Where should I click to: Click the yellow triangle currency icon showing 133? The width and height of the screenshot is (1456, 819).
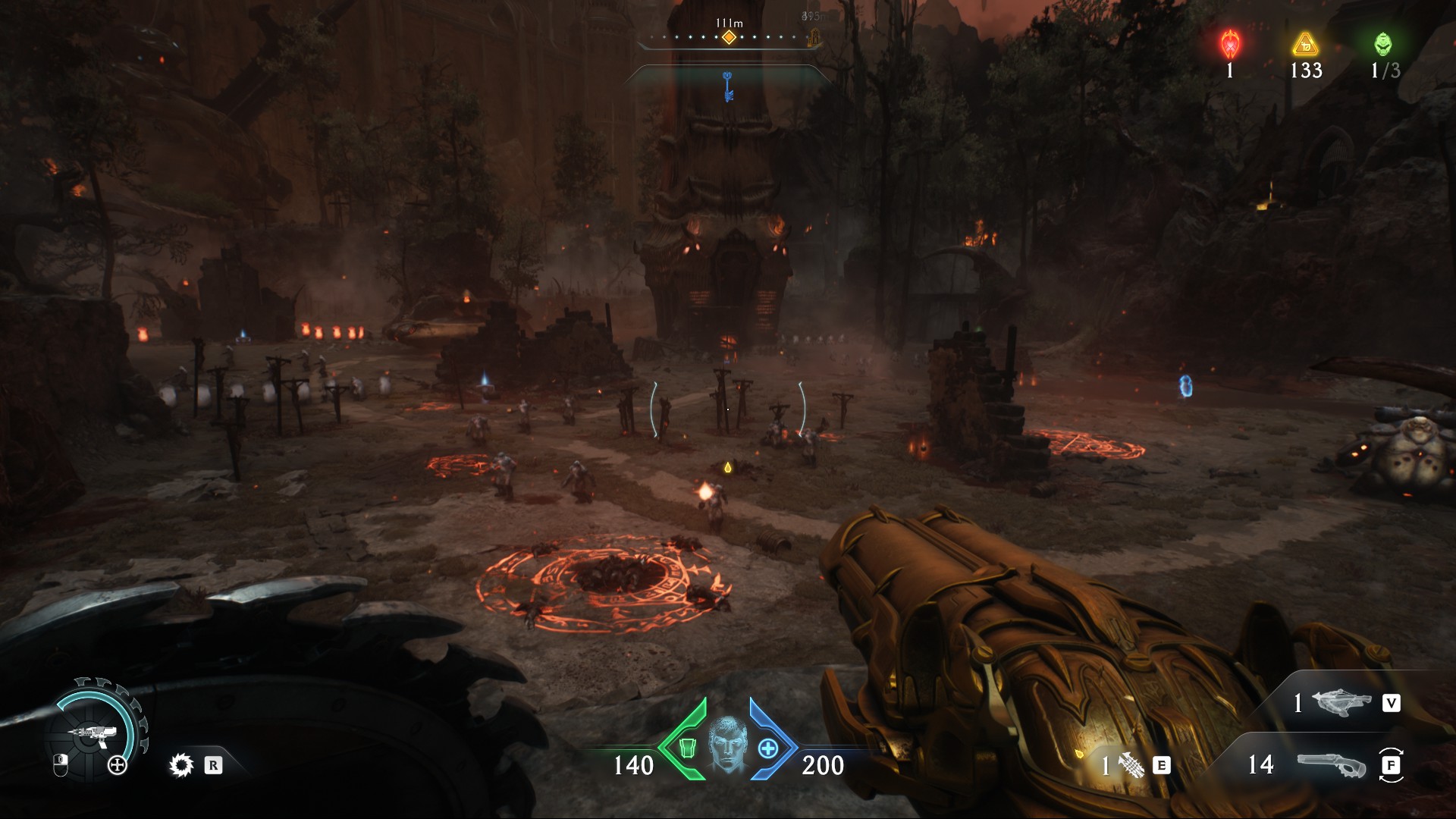[x=1304, y=47]
